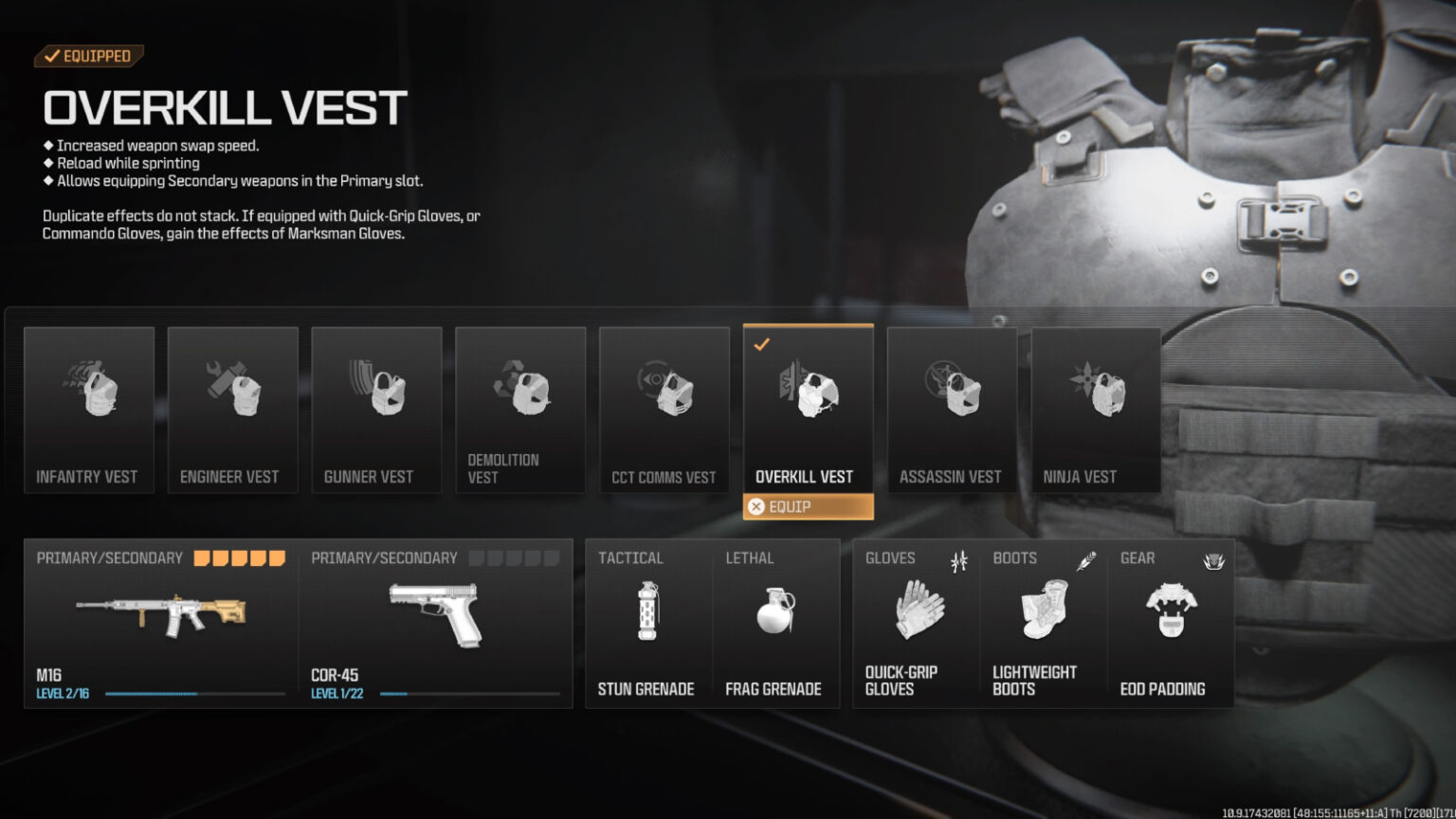Unequip the Overkill Vest via Equip button

coord(808,507)
